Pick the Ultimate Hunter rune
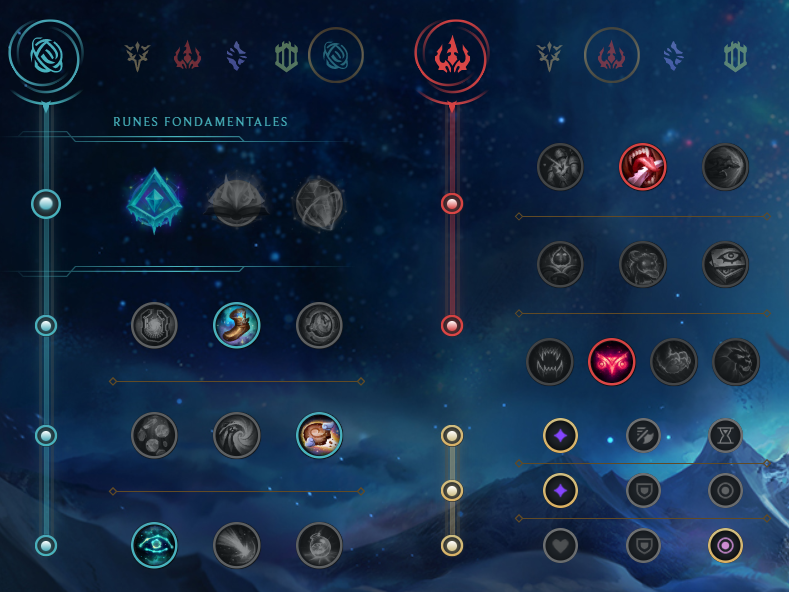Screen dimensions: 789x592 [735, 362]
